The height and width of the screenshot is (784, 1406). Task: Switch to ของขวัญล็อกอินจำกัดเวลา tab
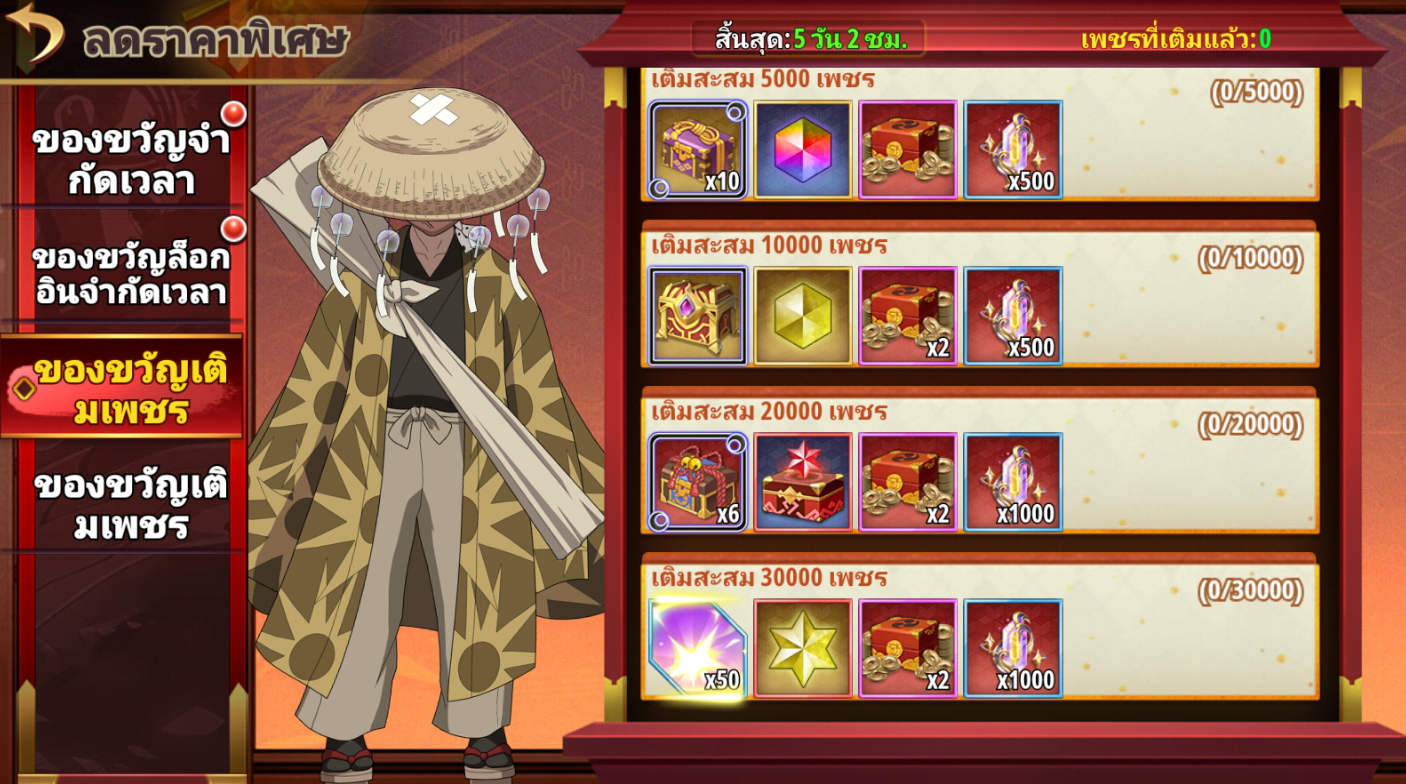pyautogui.click(x=130, y=273)
